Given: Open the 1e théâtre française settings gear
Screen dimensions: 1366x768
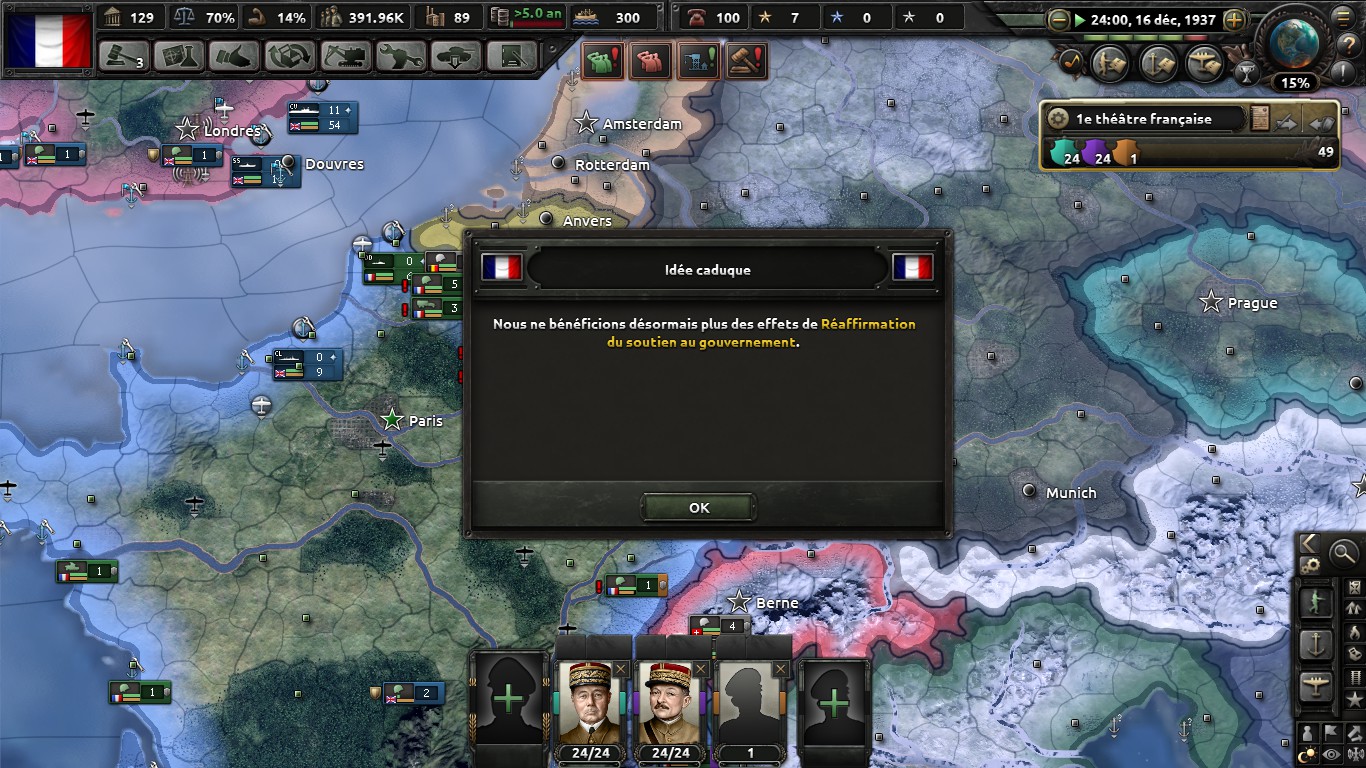Looking at the screenshot, I should coord(1058,119).
